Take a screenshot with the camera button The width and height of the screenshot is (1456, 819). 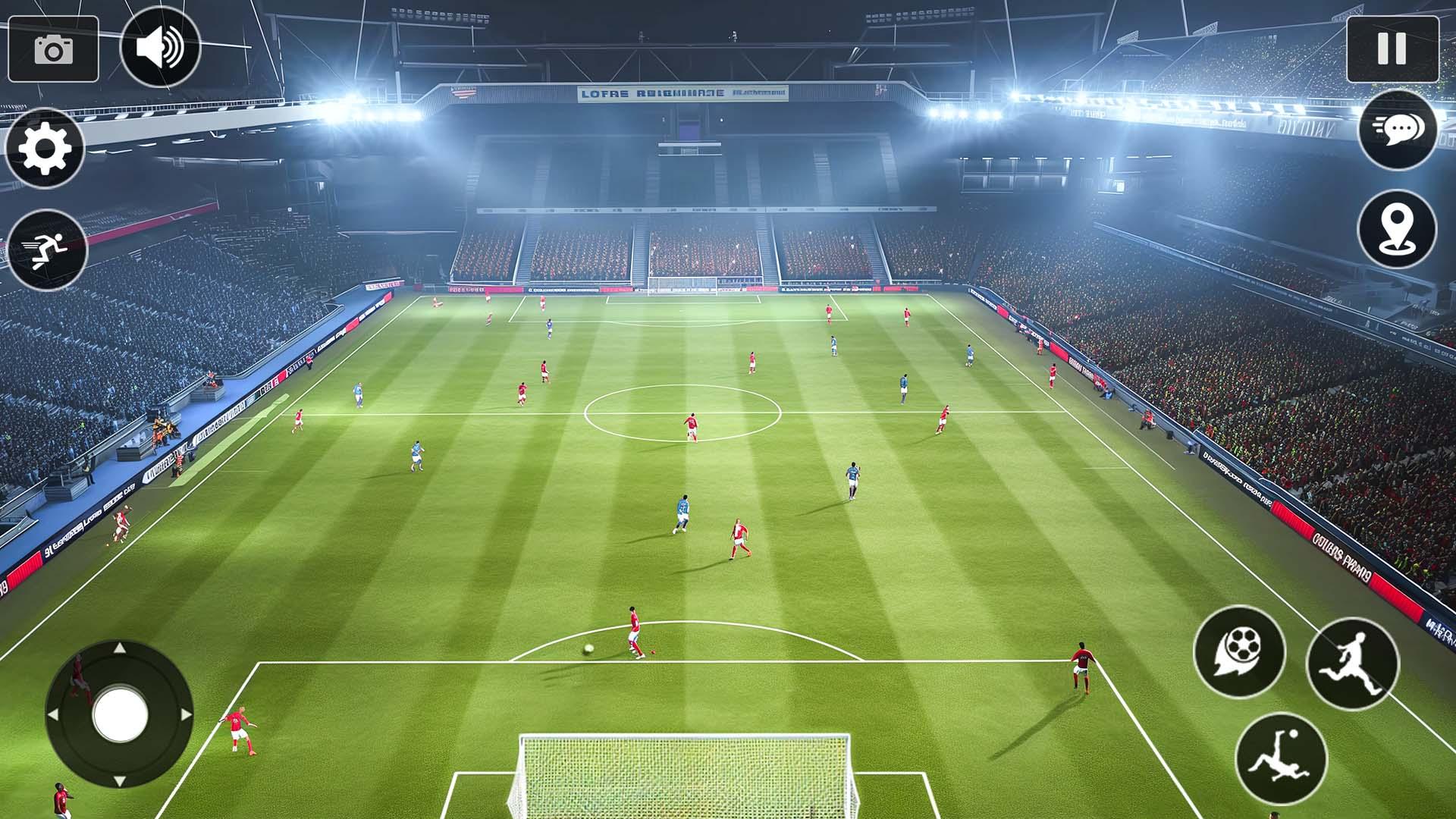point(53,49)
